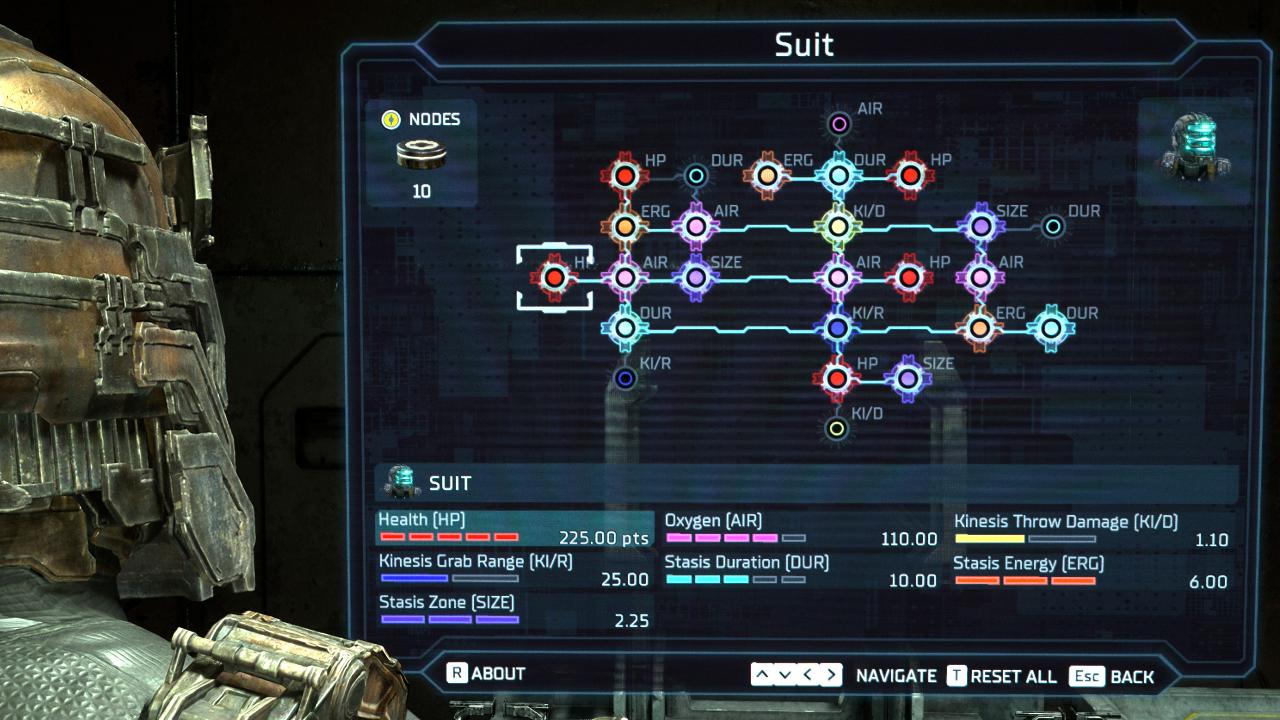This screenshot has height=720, width=1280.
Task: Select the ERG node directly beneath an HP node
Action: 625,227
